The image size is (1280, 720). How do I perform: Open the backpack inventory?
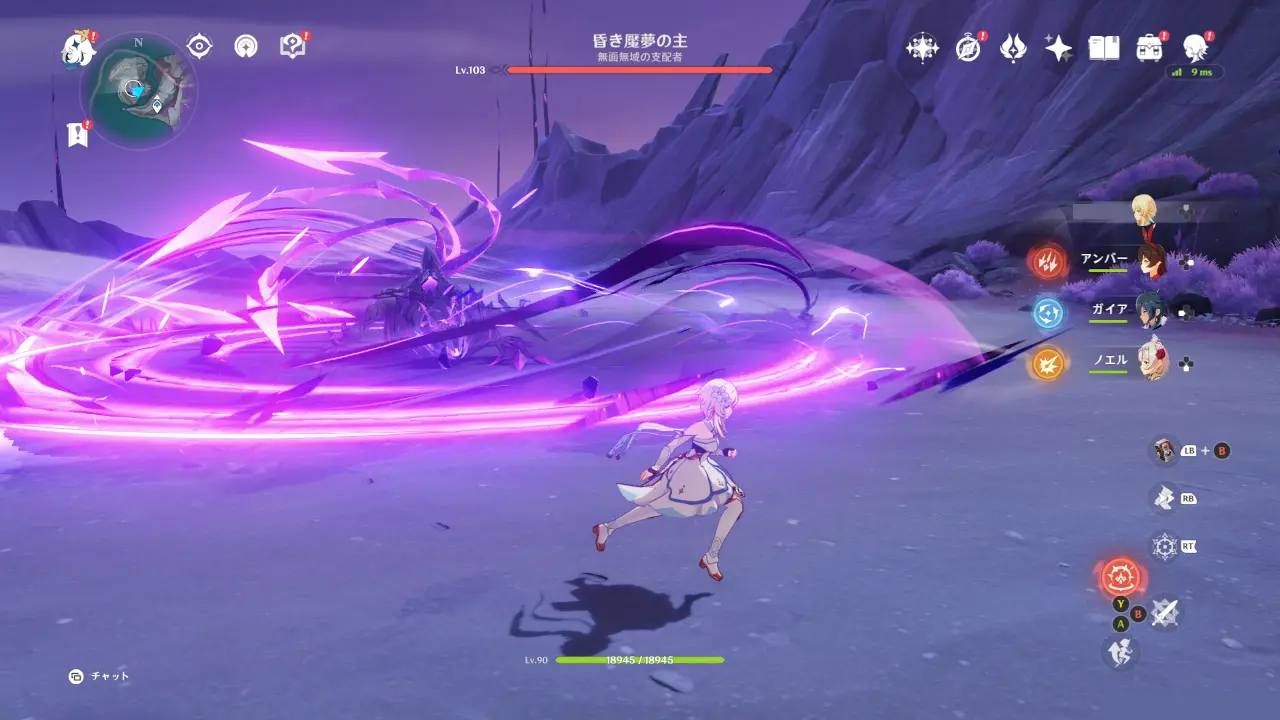[x=1149, y=48]
